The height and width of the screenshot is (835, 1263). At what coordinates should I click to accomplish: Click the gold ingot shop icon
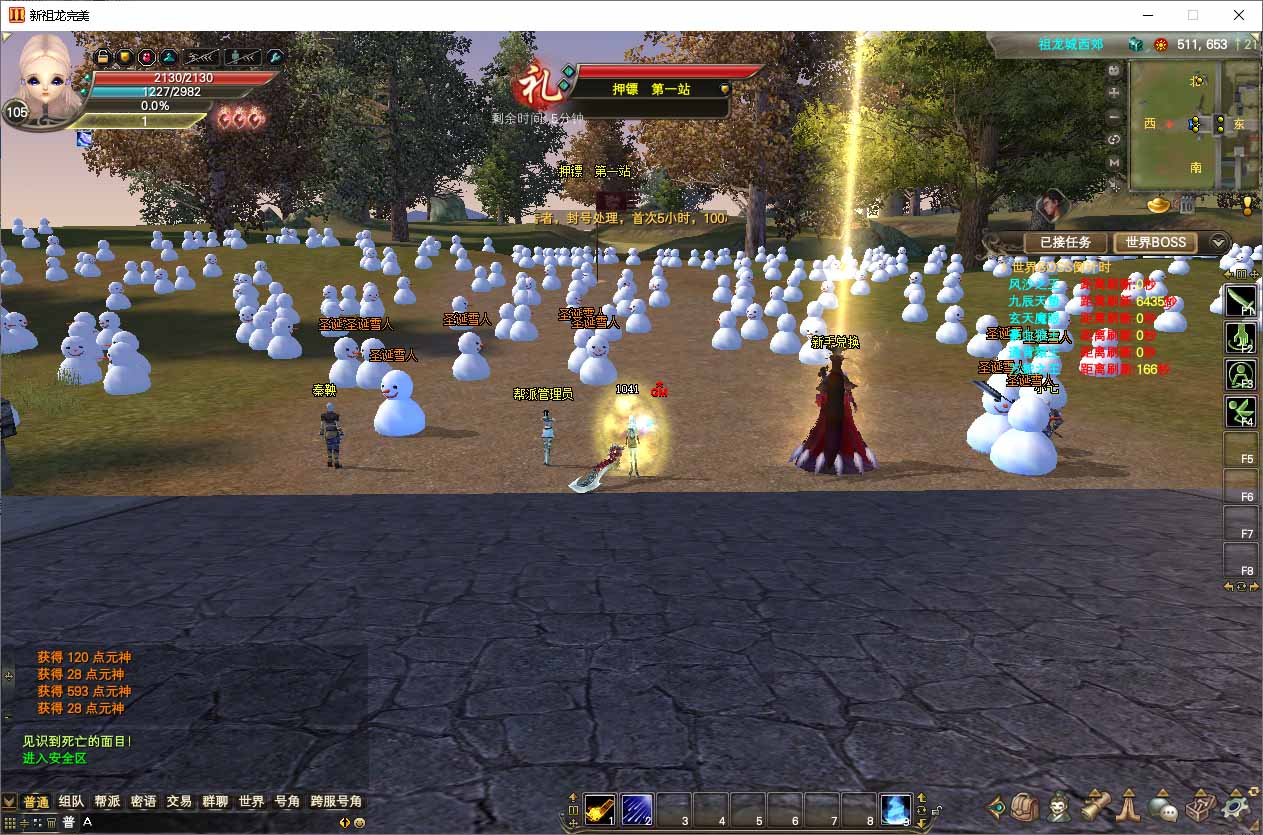click(1159, 205)
